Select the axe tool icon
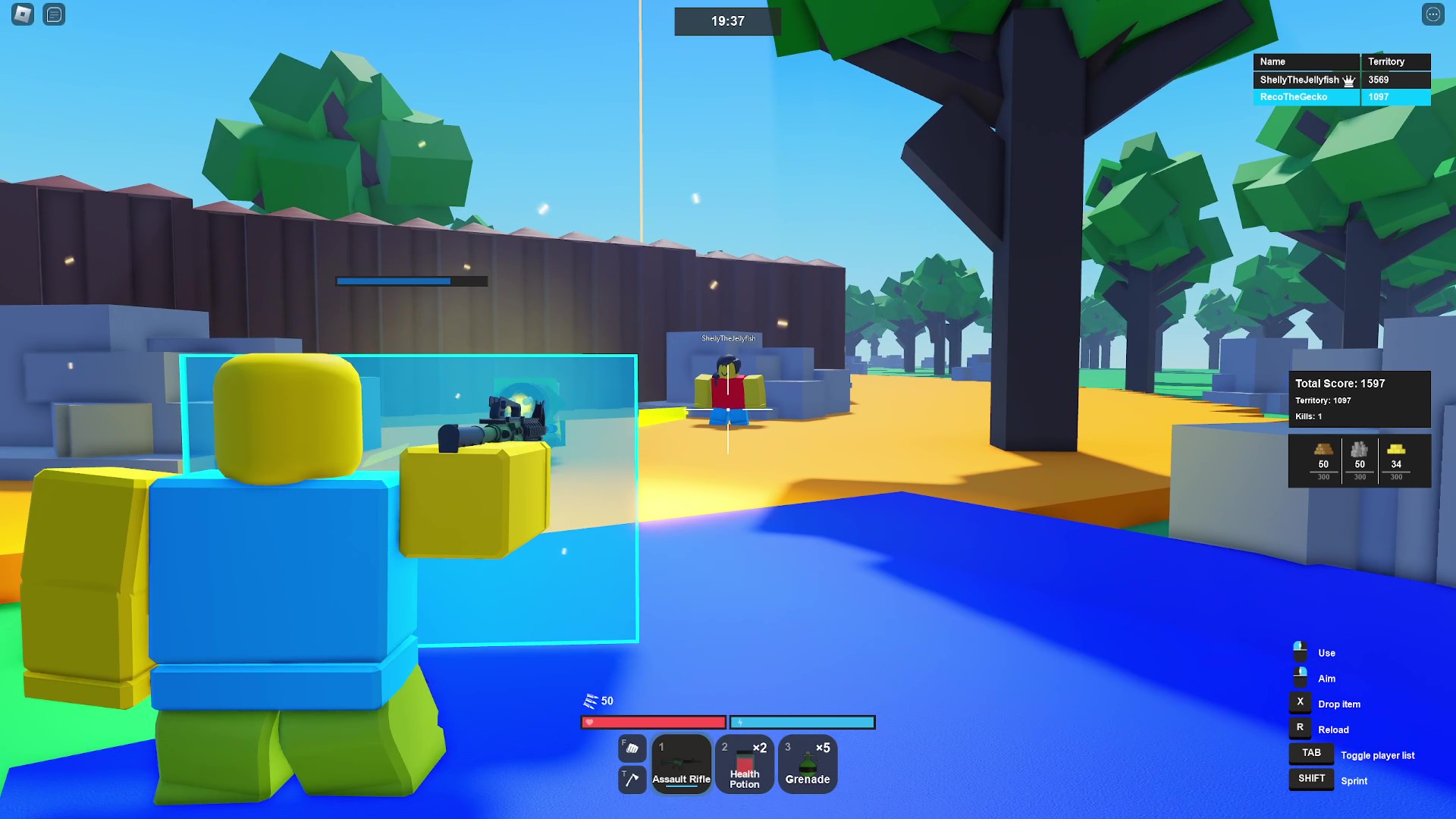The image size is (1456, 819). [x=632, y=780]
